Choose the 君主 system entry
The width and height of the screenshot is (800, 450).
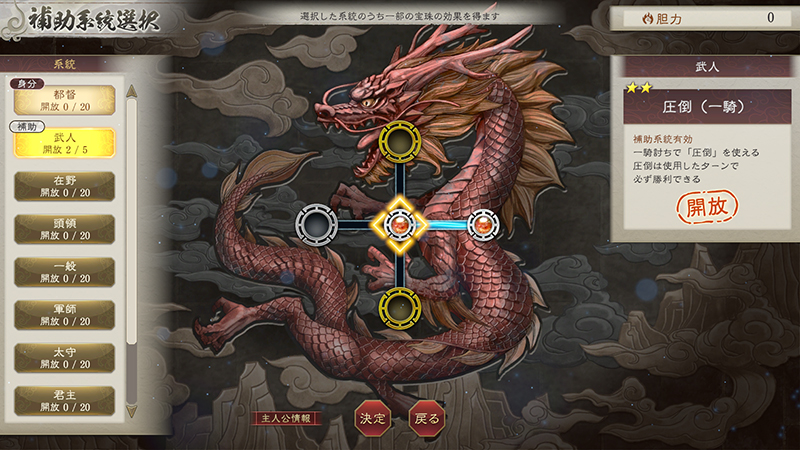coord(65,400)
